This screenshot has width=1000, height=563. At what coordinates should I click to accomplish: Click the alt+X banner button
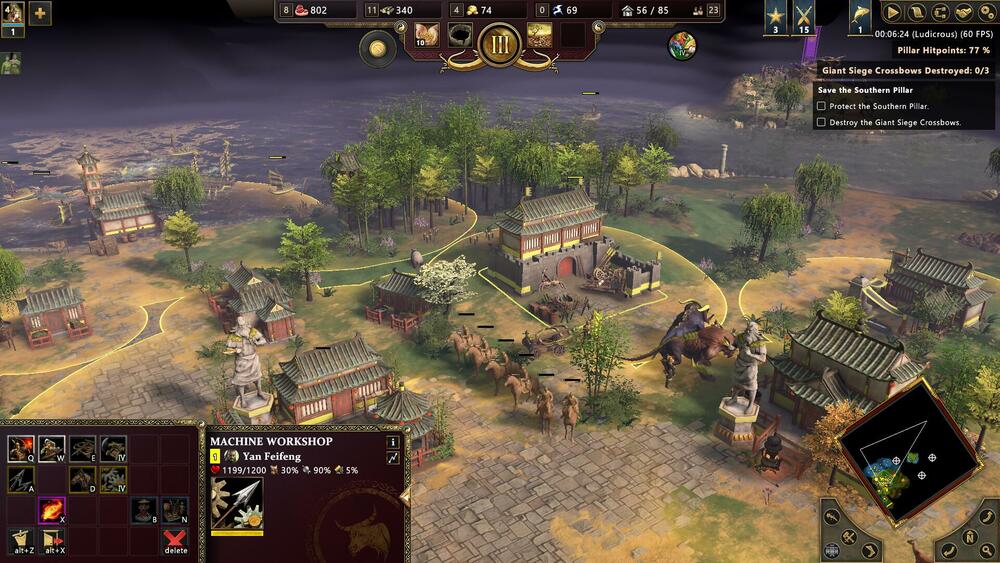coord(51,541)
